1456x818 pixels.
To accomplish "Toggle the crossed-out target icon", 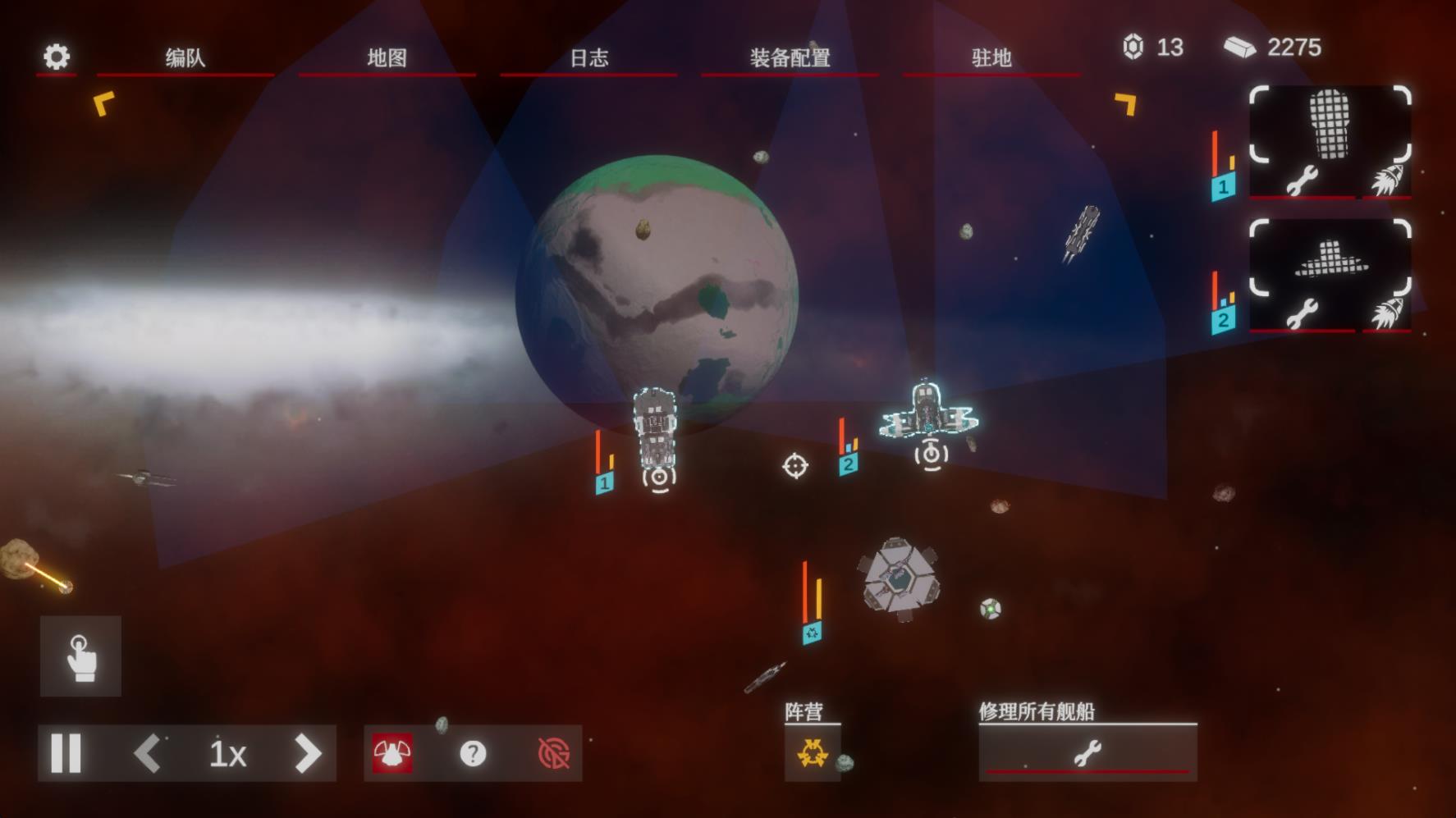I will tap(553, 753).
